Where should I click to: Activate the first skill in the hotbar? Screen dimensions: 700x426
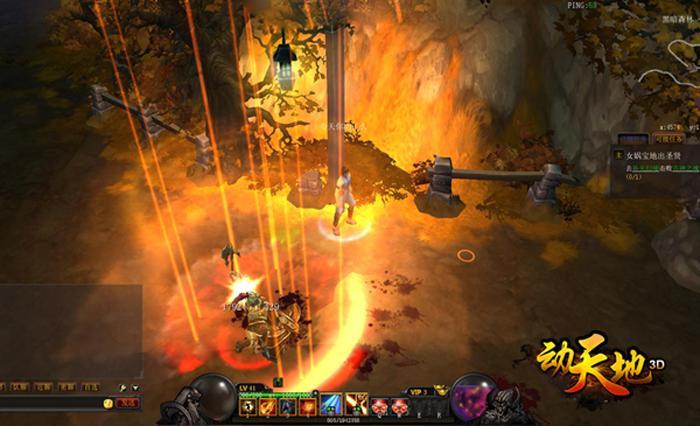tap(247, 407)
